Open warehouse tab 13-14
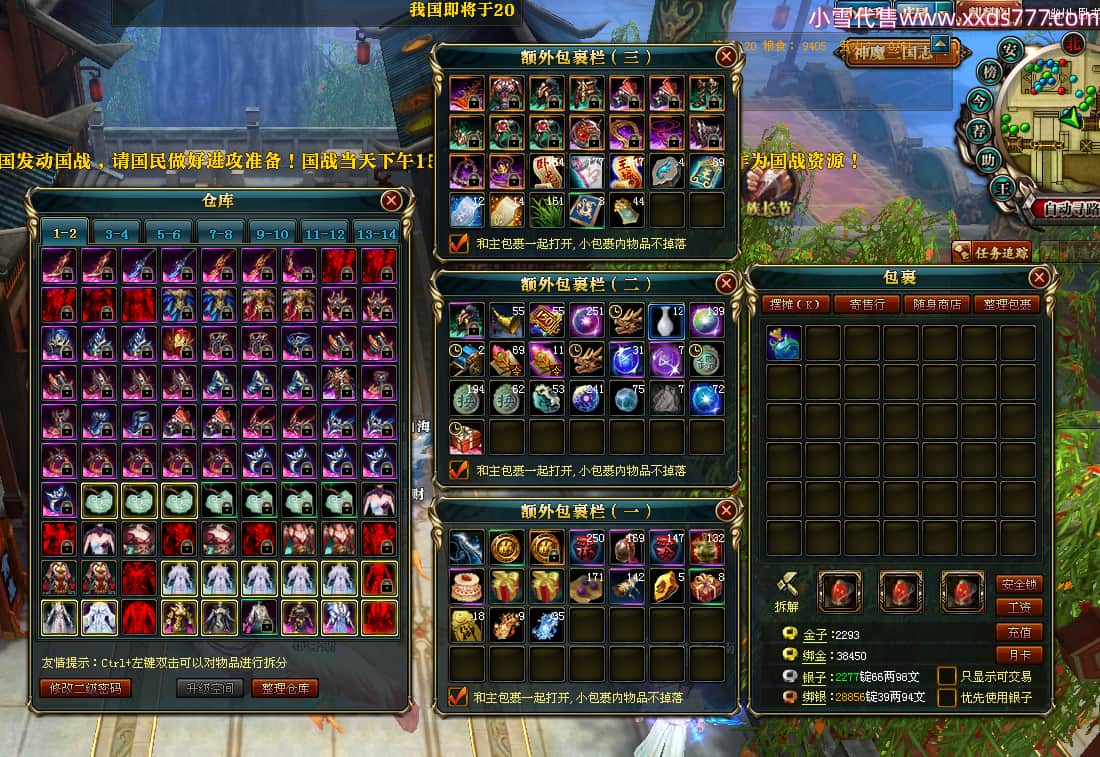Viewport: 1100px width, 757px height. point(376,234)
